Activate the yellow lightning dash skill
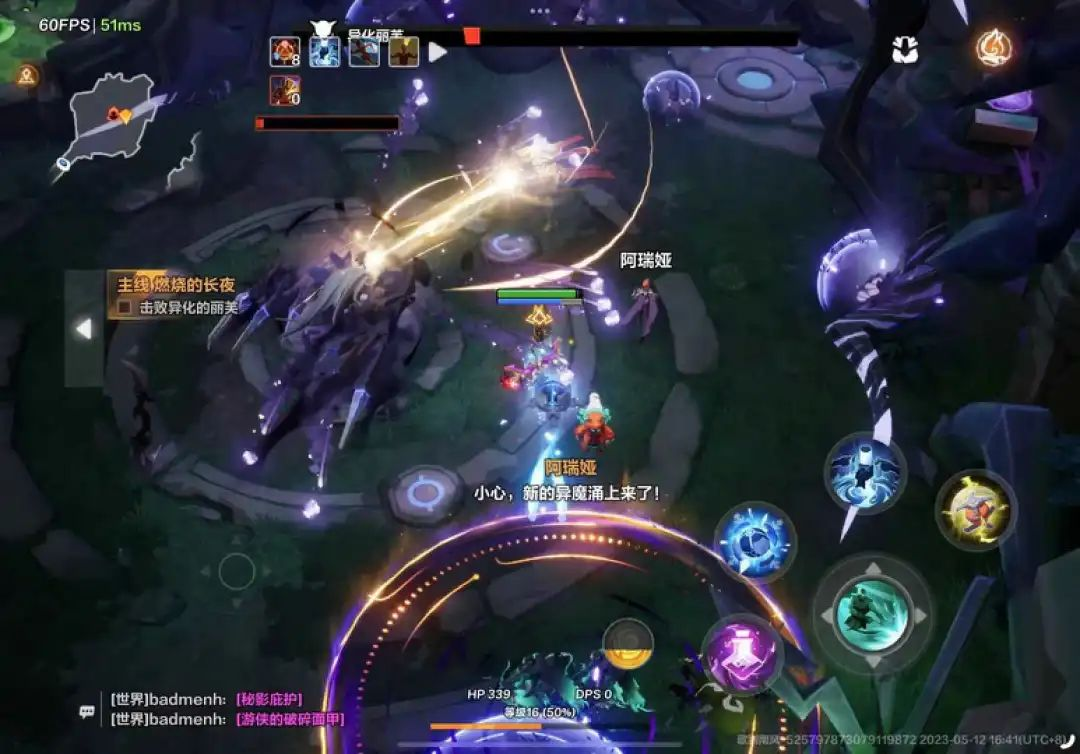 coord(976,510)
